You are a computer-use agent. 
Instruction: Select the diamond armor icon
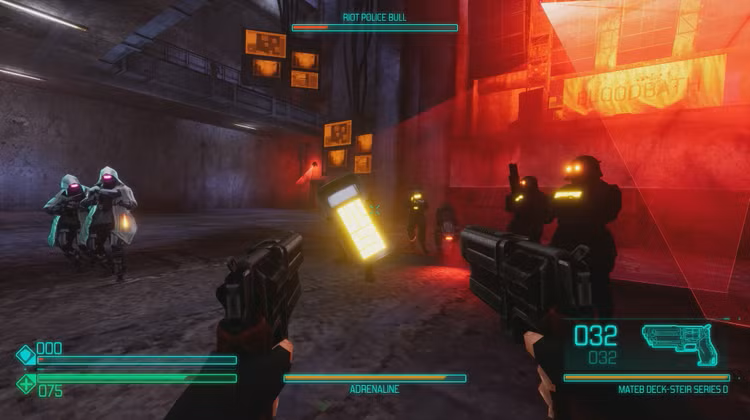(25, 354)
